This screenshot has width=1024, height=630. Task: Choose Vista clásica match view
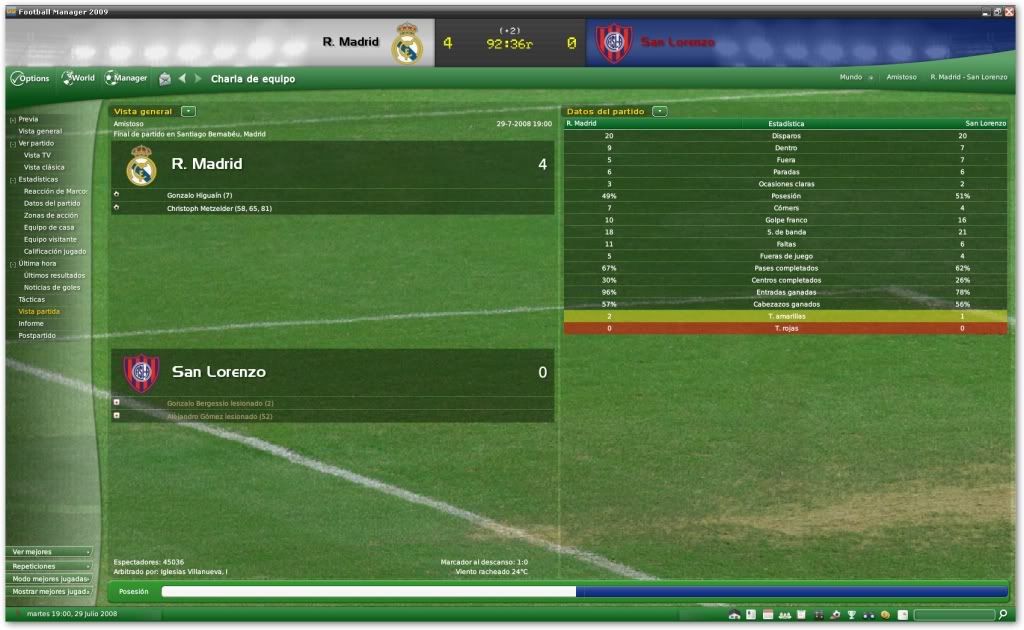[44, 167]
